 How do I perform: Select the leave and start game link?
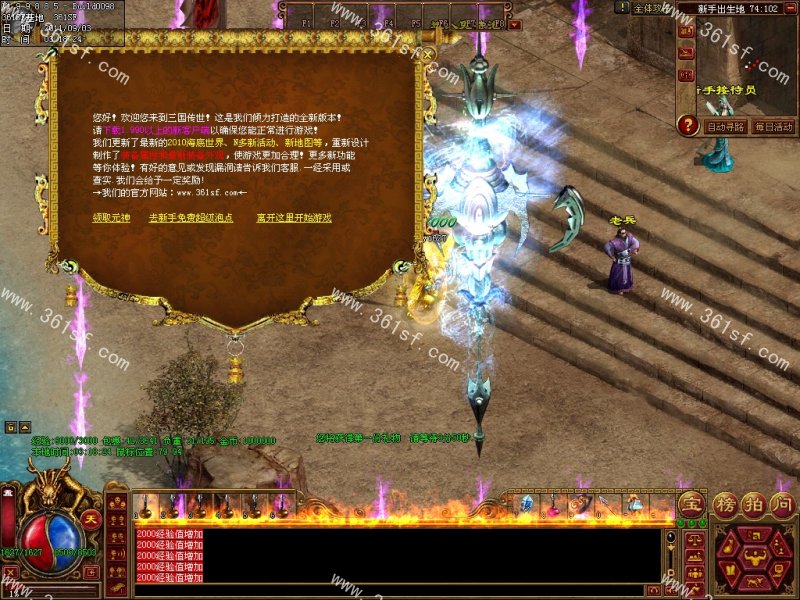coord(293,217)
